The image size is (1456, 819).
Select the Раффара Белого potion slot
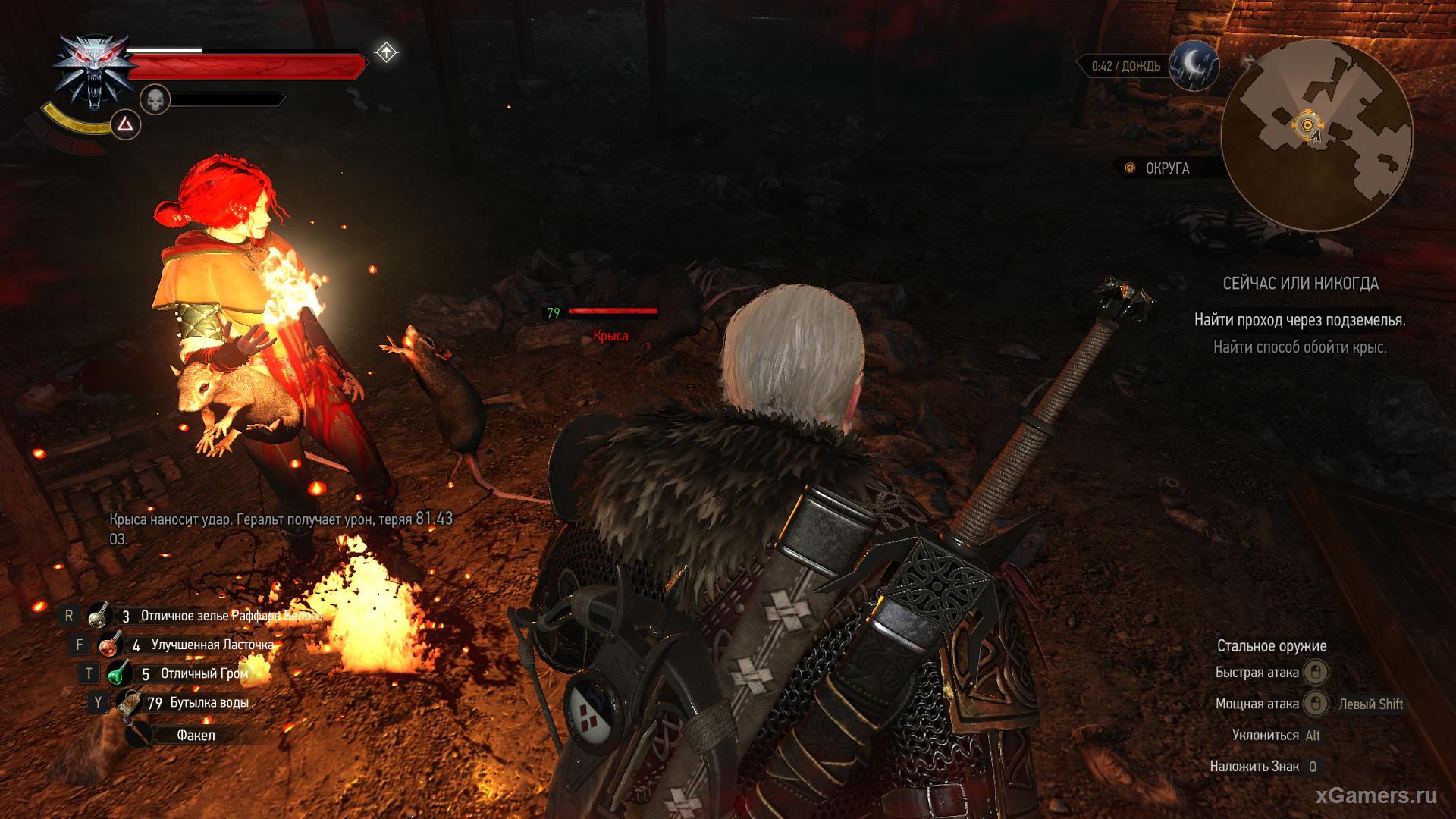click(x=99, y=616)
